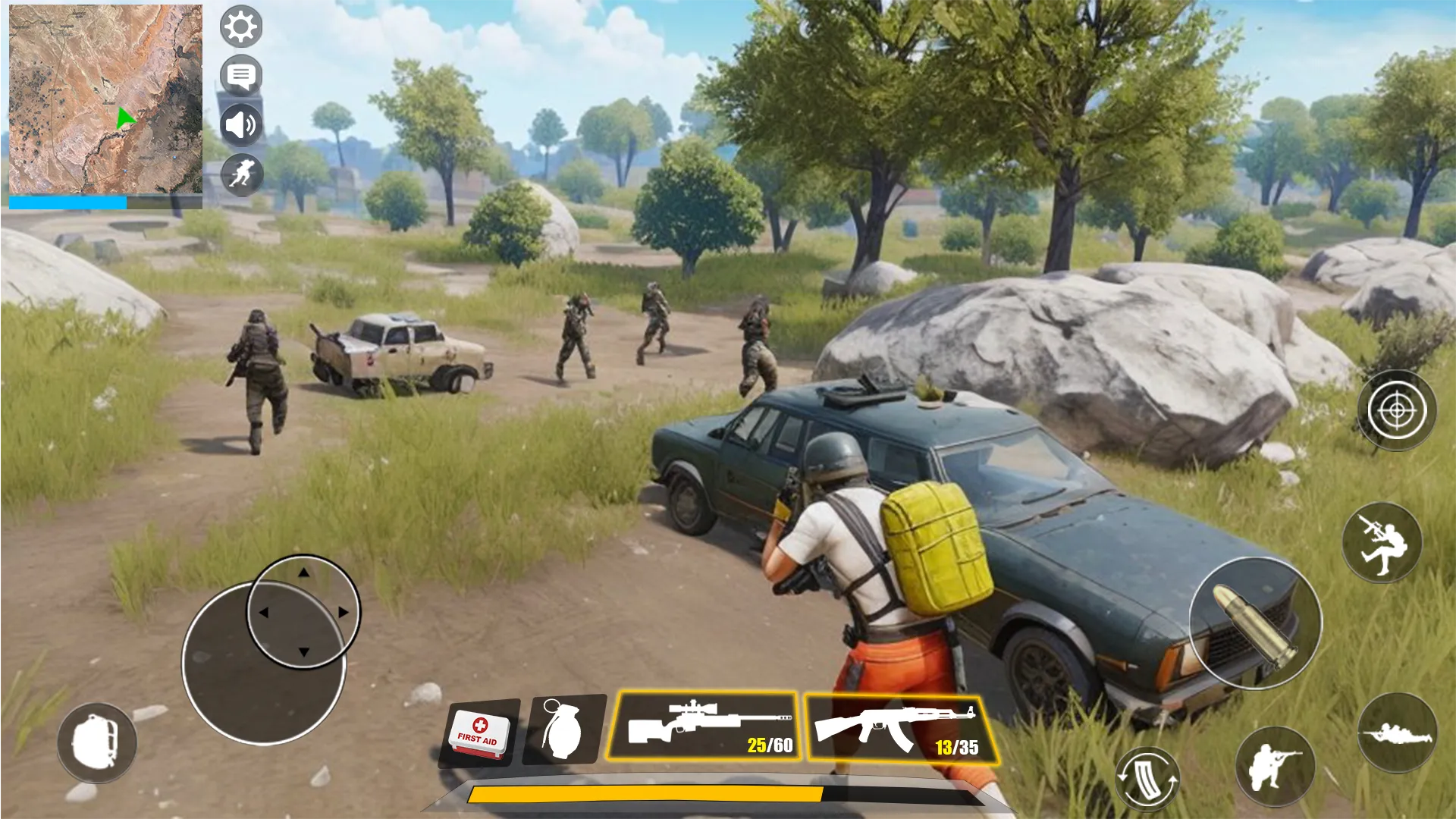Screen dimensions: 1456x819
Task: Mute game audio via speaker icon
Action: [241, 125]
